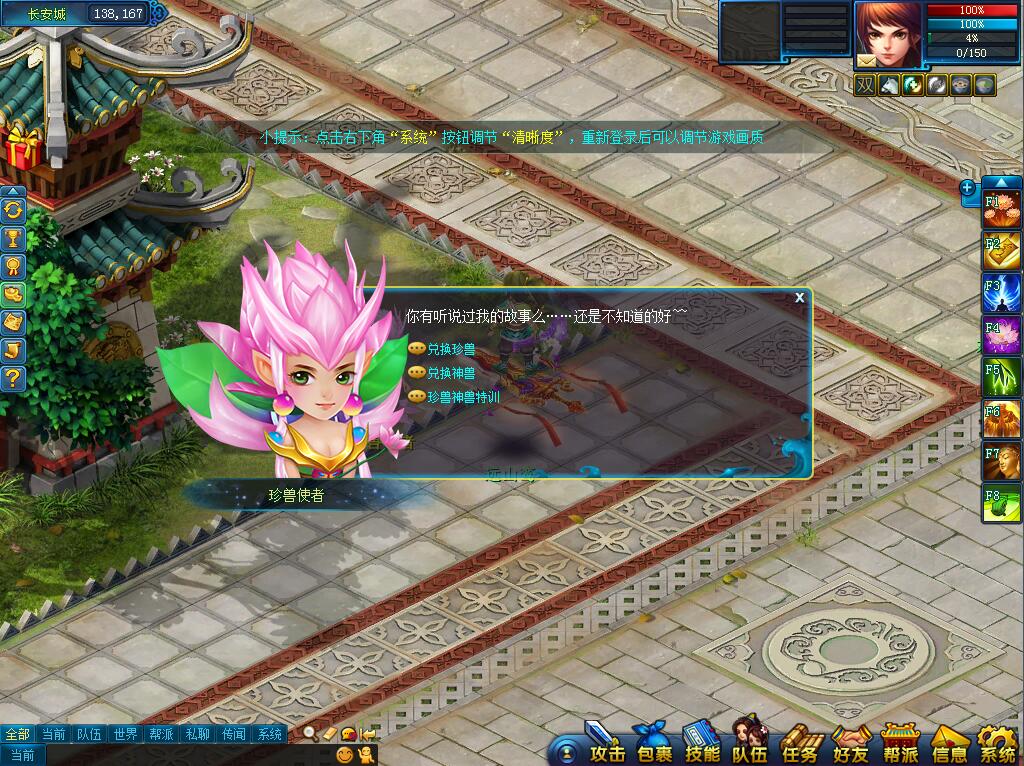Open the 帮派 guild panel
The image size is (1024, 766).
(900, 746)
